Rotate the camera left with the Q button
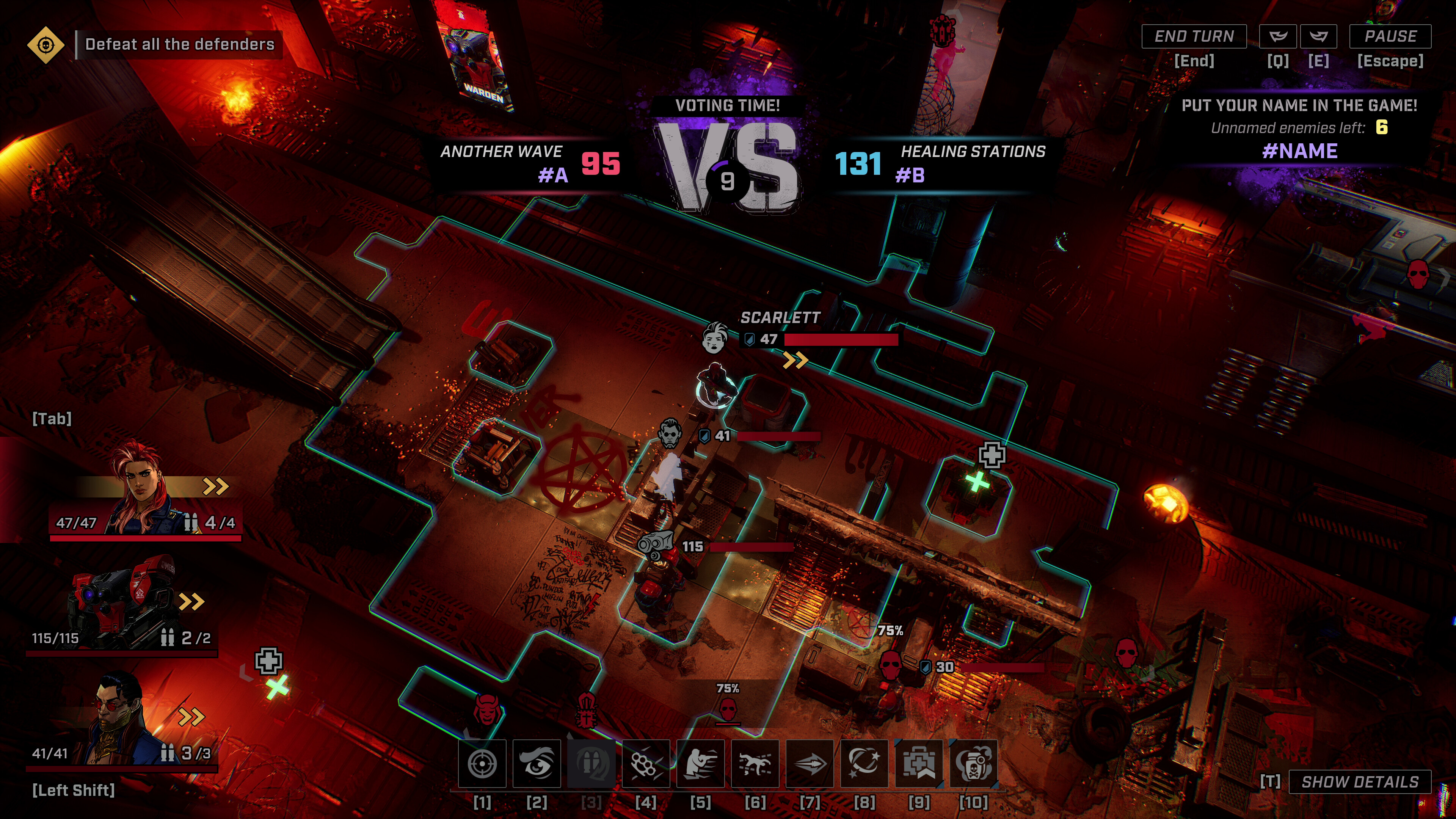Screen dimensions: 1456x819 pyautogui.click(x=1279, y=36)
